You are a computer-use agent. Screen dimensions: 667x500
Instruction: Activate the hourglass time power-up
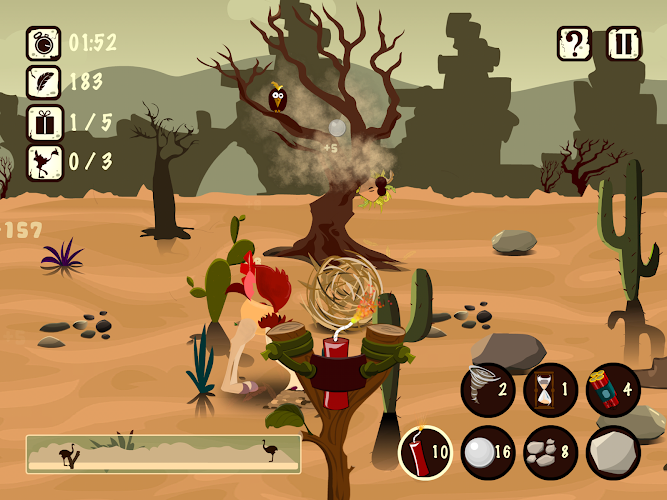[x=550, y=390]
